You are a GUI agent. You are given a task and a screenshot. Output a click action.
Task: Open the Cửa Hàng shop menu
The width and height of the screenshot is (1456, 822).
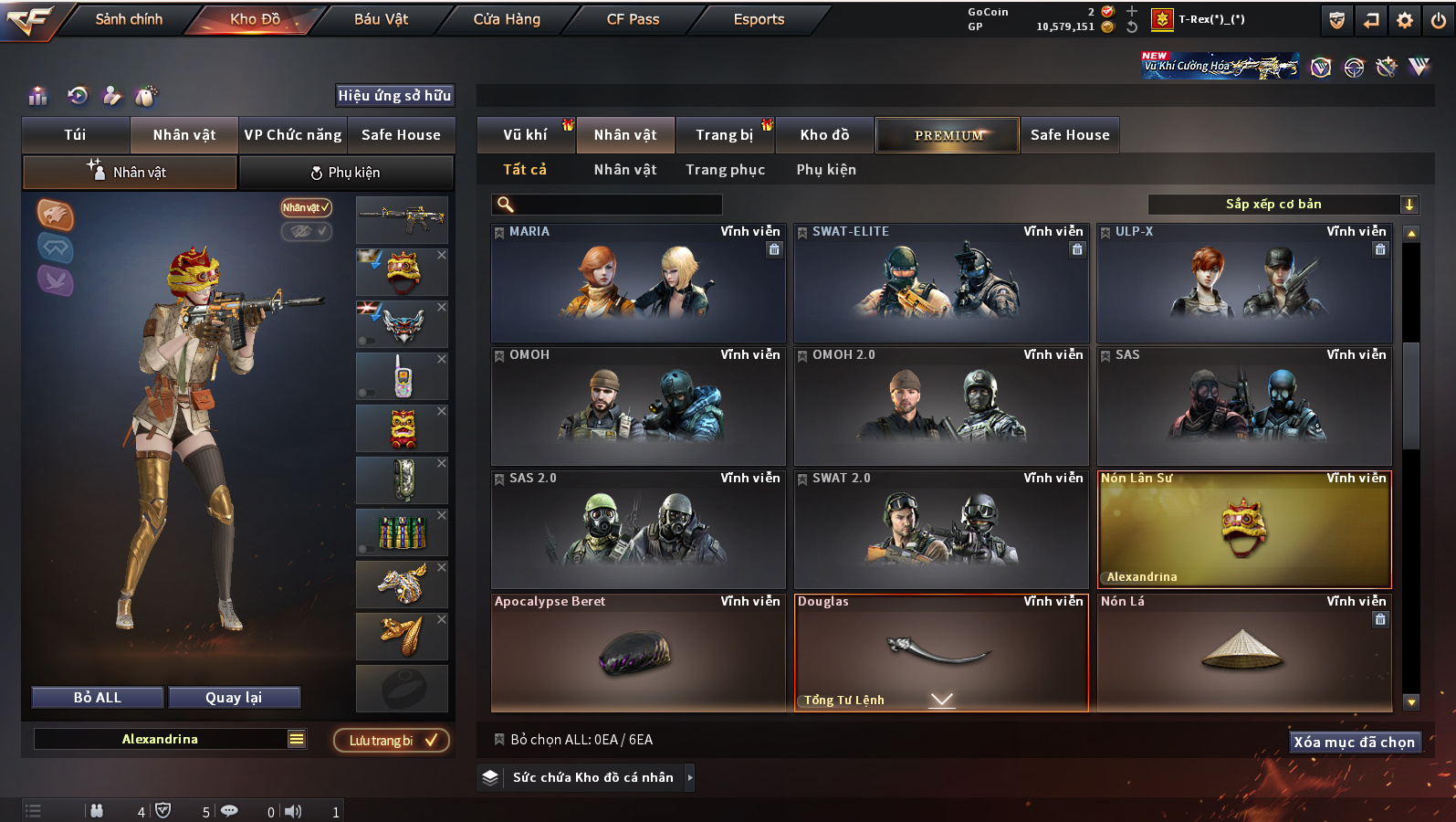(507, 19)
